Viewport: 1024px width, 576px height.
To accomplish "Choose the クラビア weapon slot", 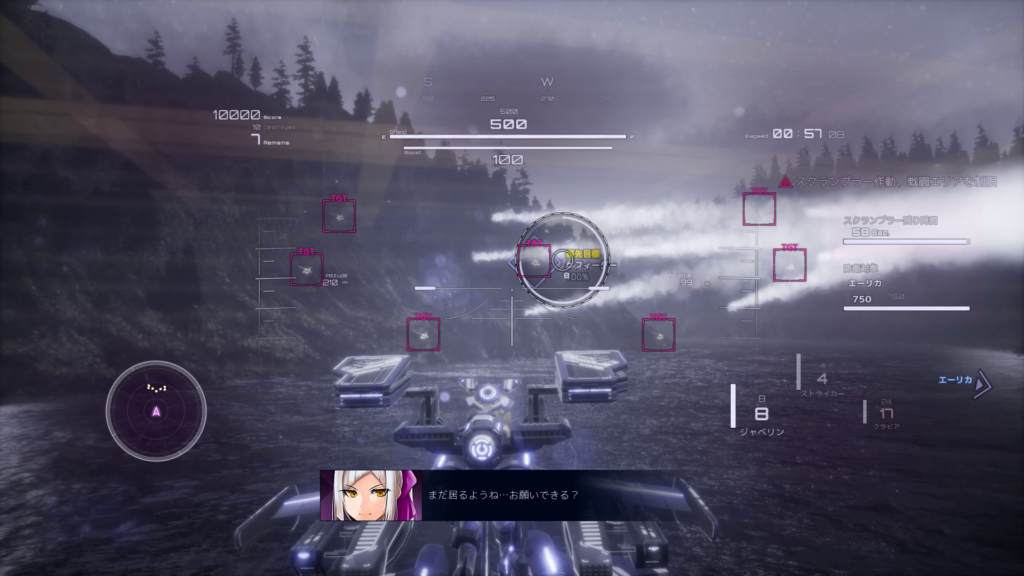I will pyautogui.click(x=886, y=414).
